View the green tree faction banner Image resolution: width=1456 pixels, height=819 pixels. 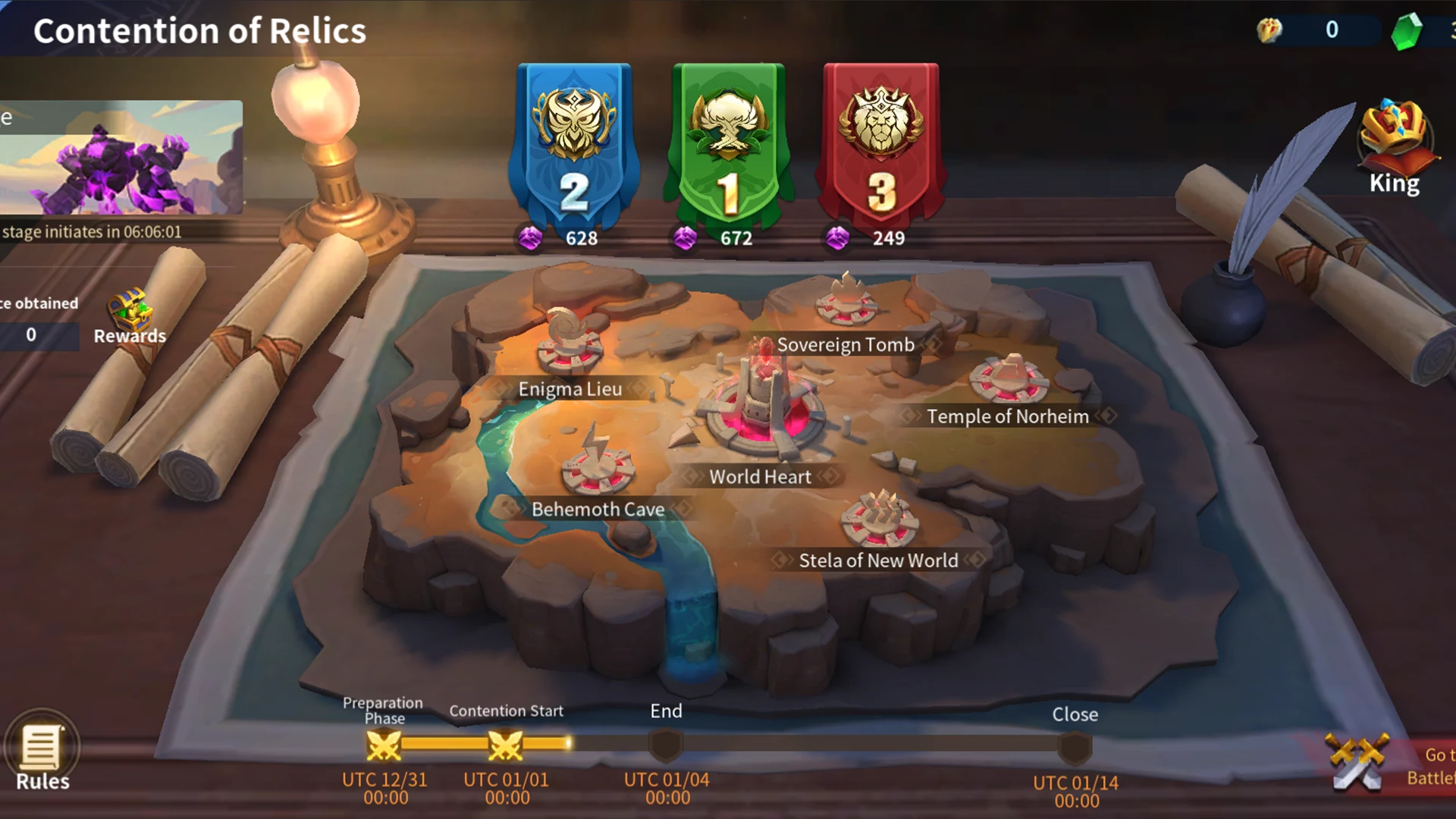[729, 144]
